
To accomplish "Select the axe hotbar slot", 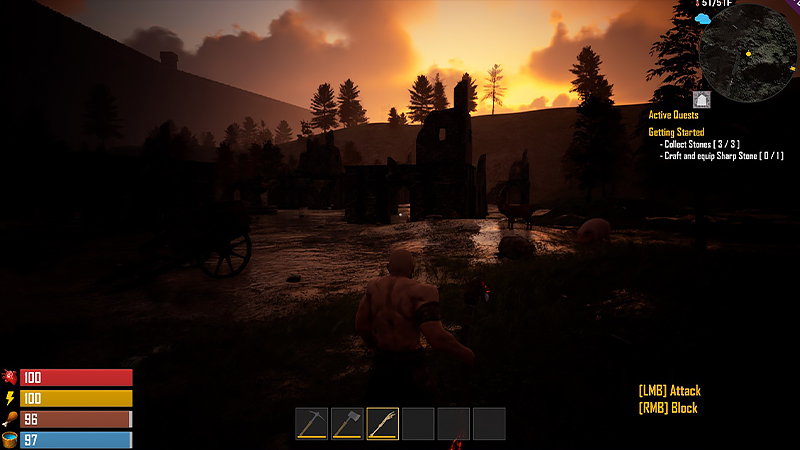I will coord(347,424).
